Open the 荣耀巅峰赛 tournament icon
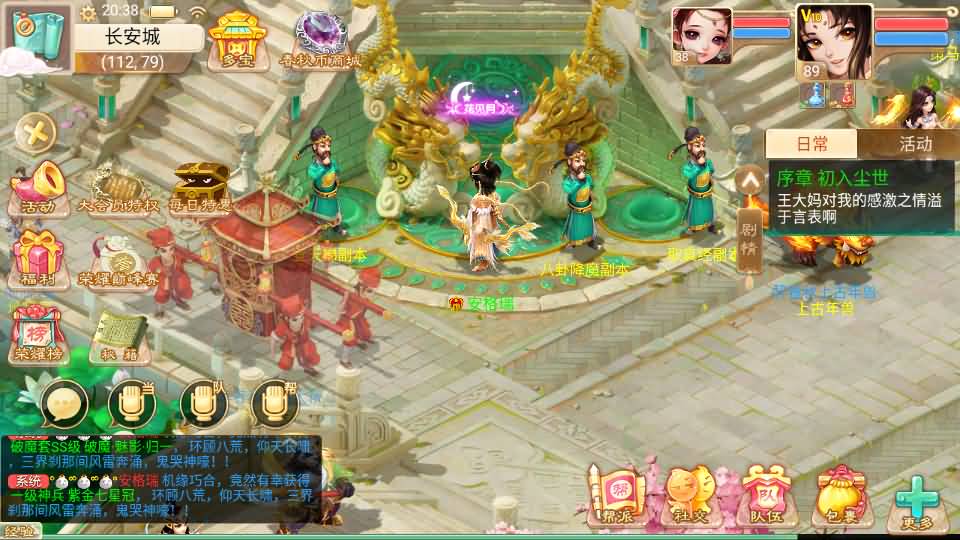The image size is (960, 540). click(x=119, y=260)
